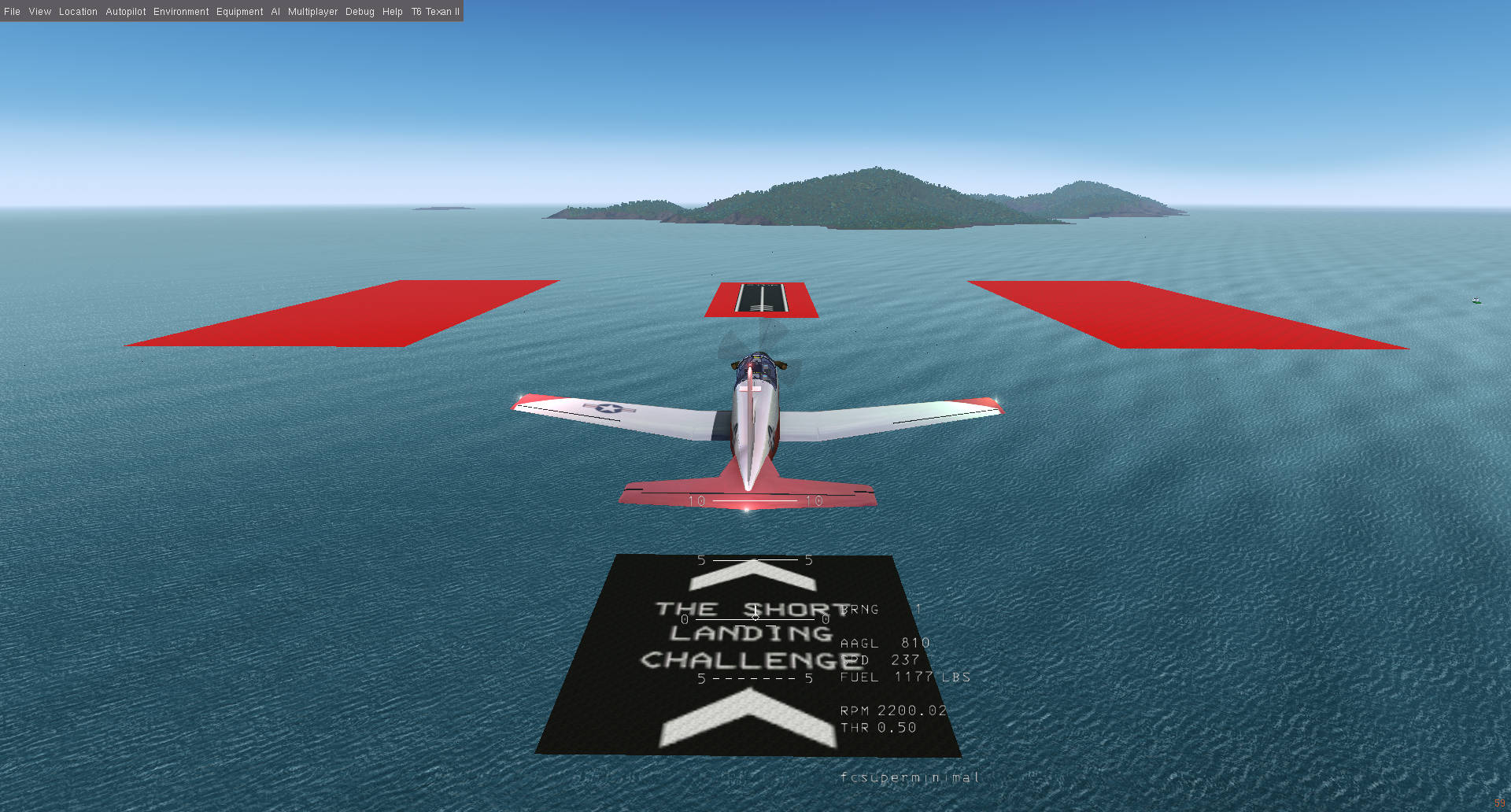Open the T6 Texan II aircraft menu
Image resolution: width=1511 pixels, height=812 pixels.
434,11
